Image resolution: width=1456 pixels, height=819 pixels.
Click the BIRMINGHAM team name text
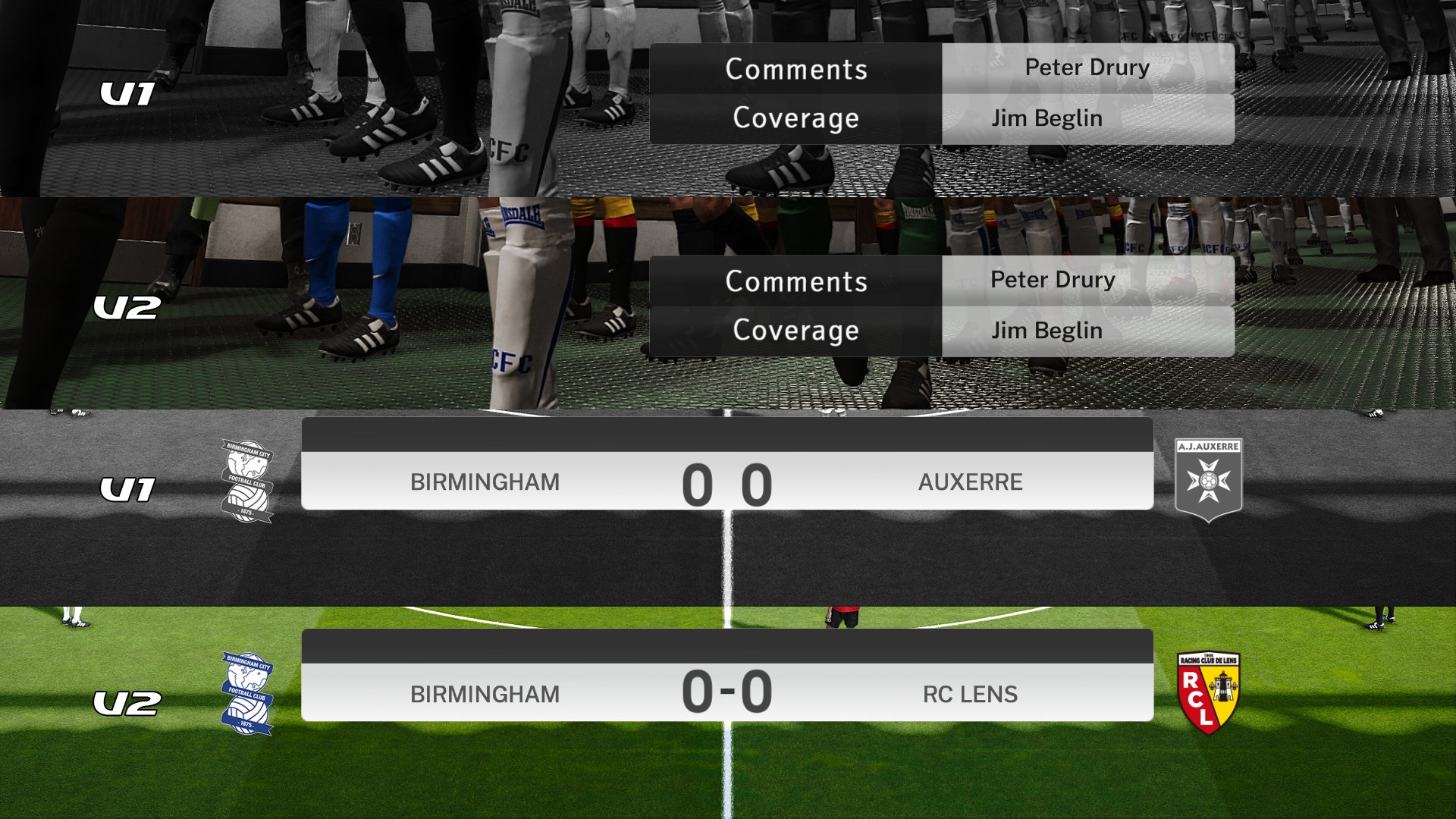point(484,482)
